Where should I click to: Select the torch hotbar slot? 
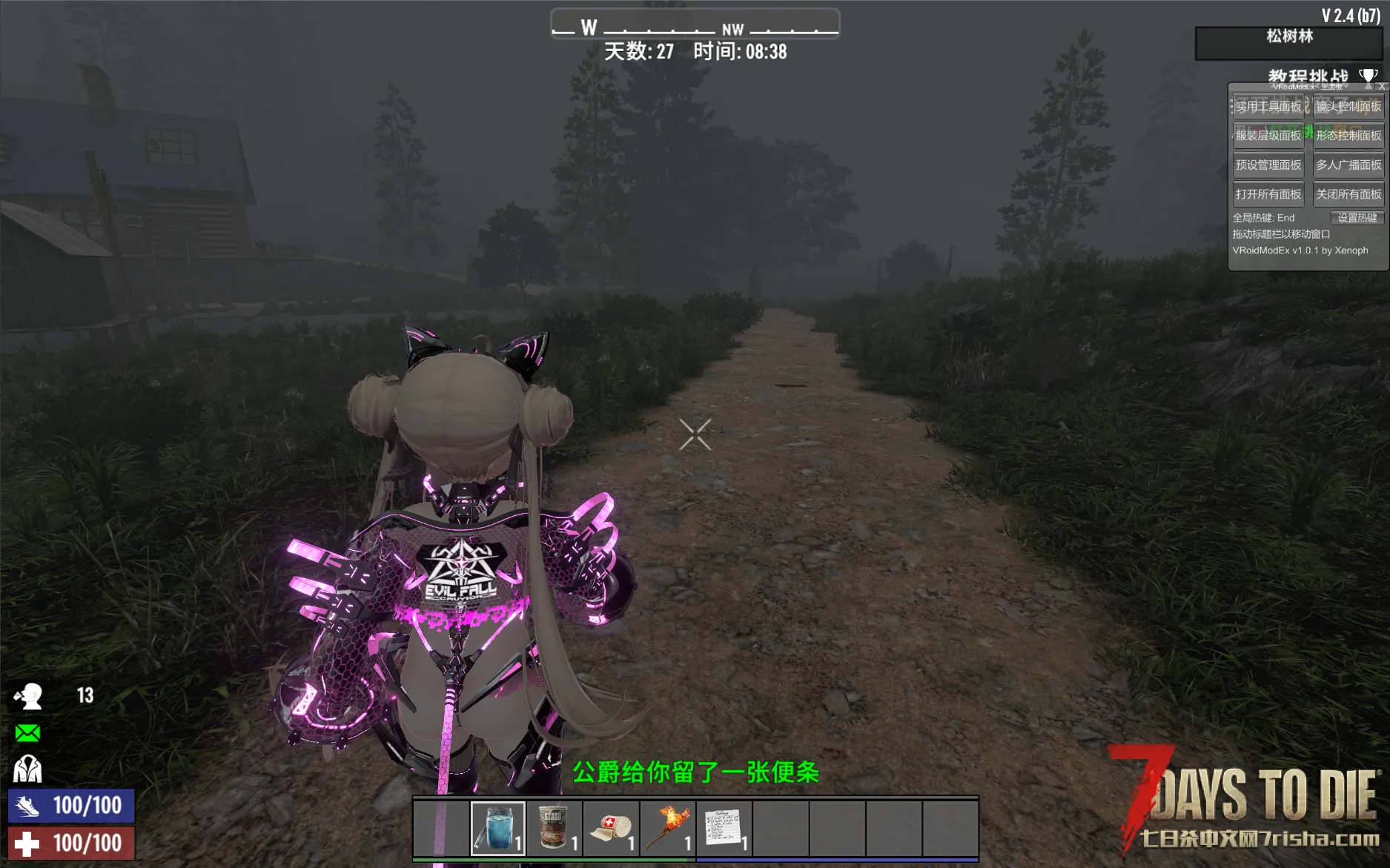tap(668, 828)
